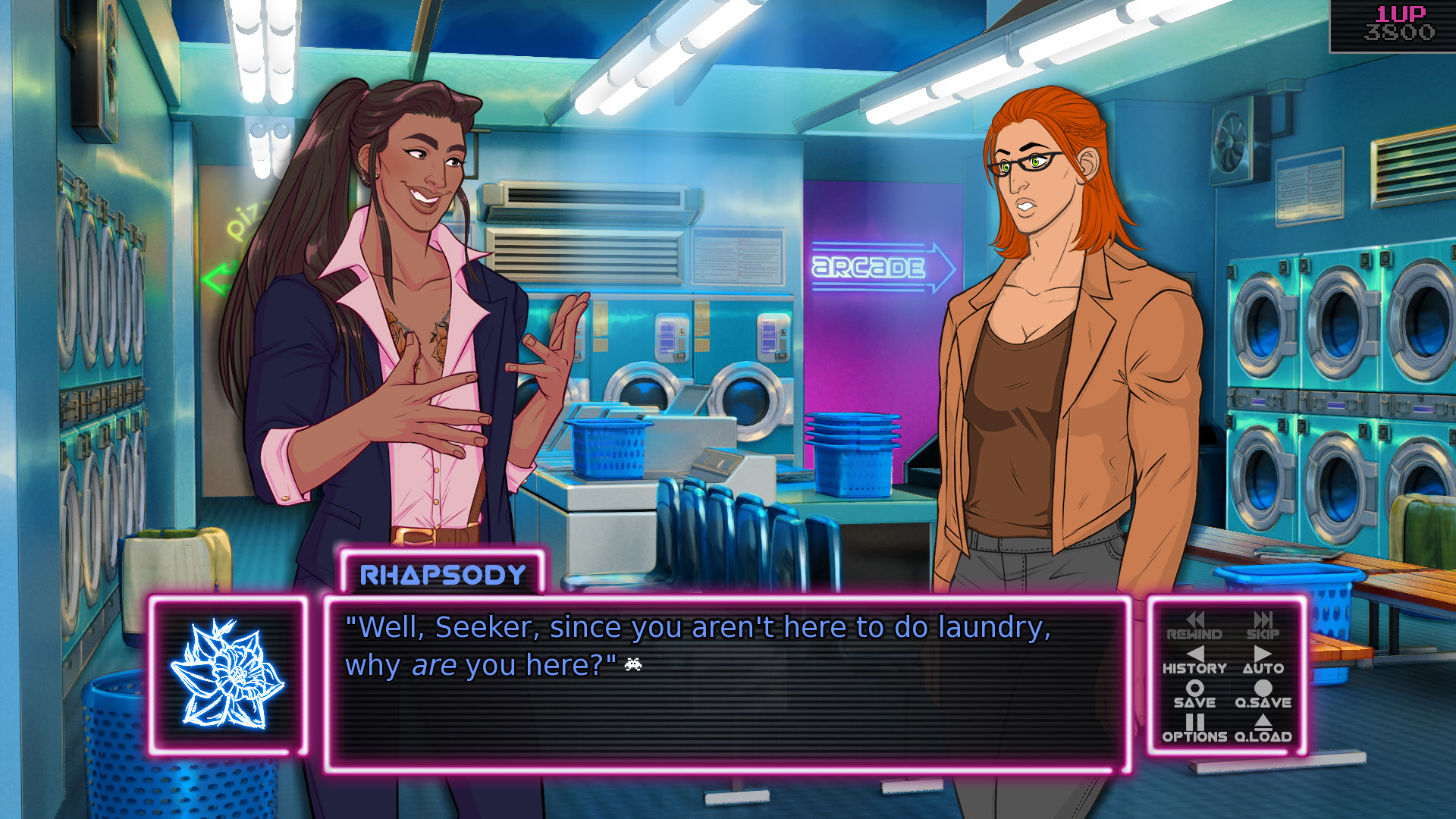The image size is (1456, 819).
Task: Click the Skip fast-forward icon
Action: 1262,620
